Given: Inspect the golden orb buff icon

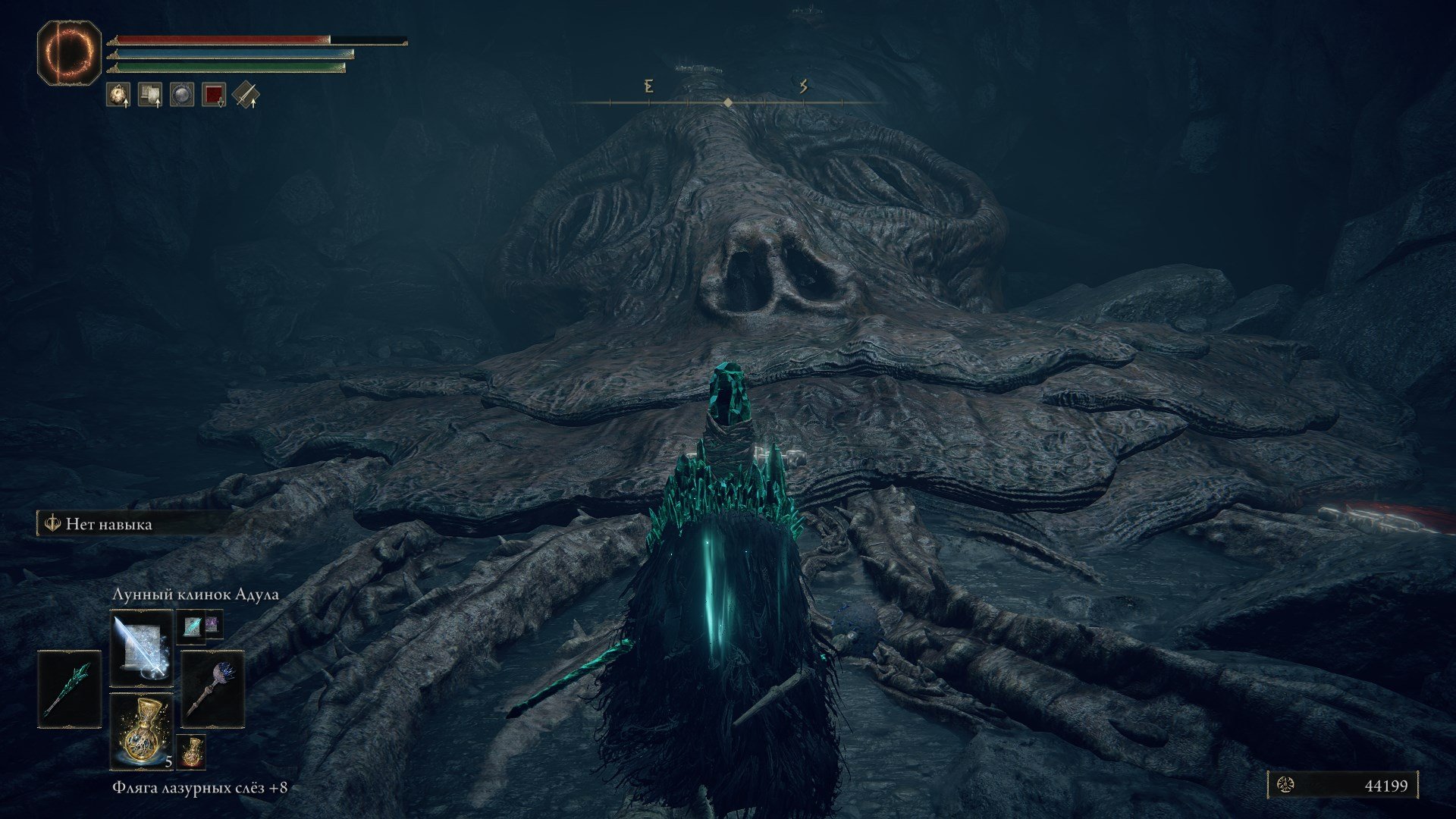Looking at the screenshot, I should pyautogui.click(x=118, y=95).
